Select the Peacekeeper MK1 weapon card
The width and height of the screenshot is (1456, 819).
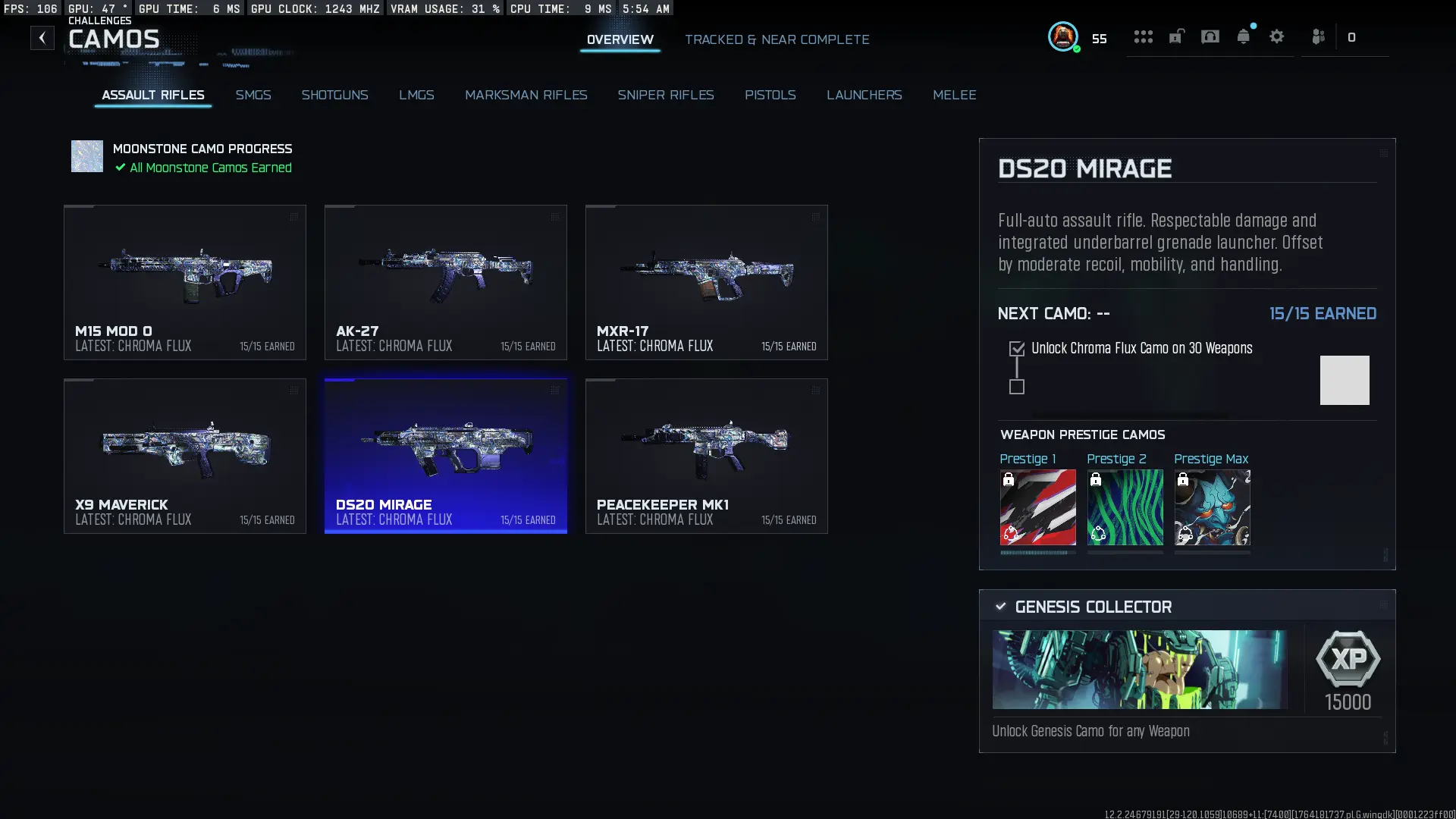[706, 455]
